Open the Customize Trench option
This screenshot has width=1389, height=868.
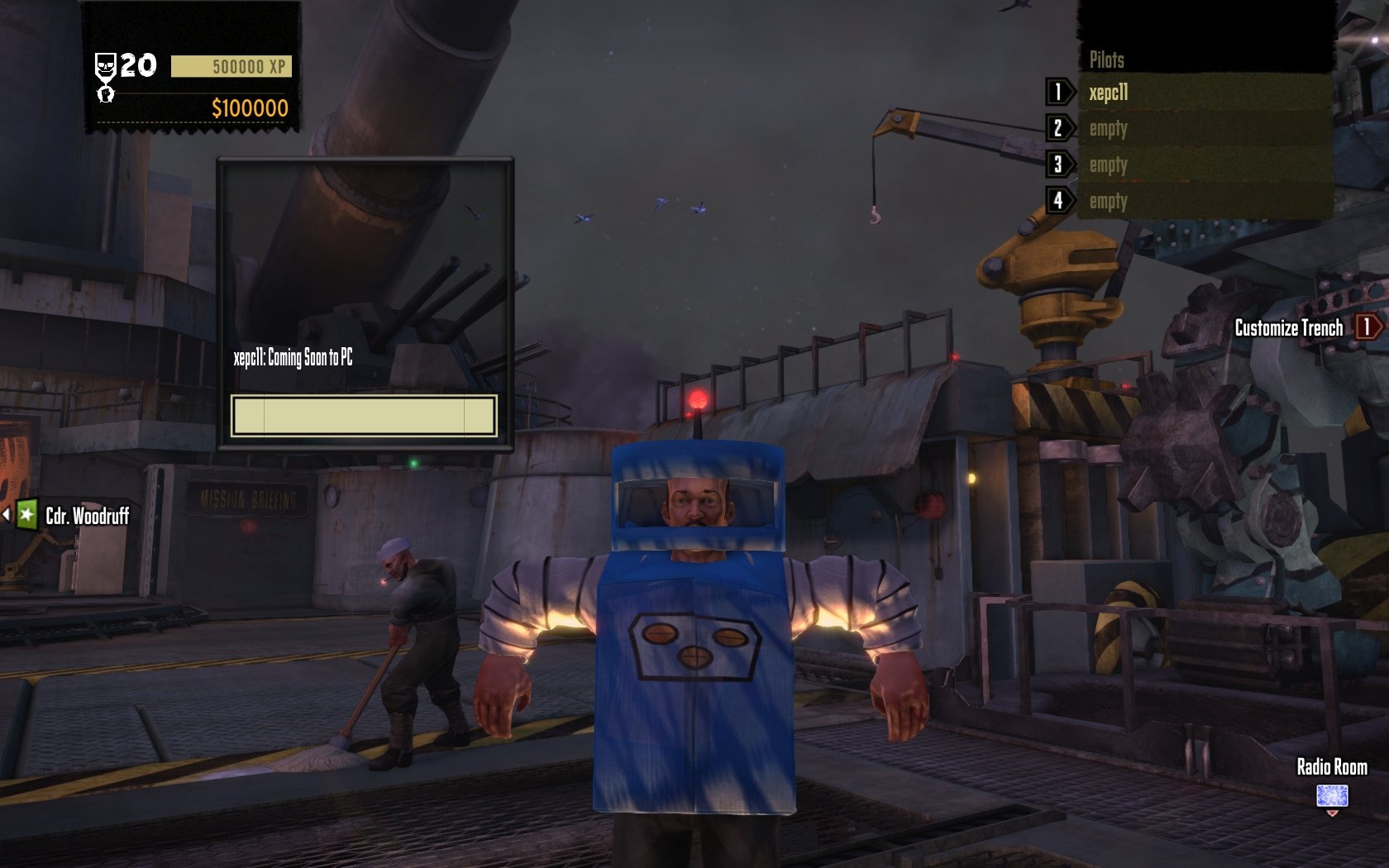(x=1289, y=328)
